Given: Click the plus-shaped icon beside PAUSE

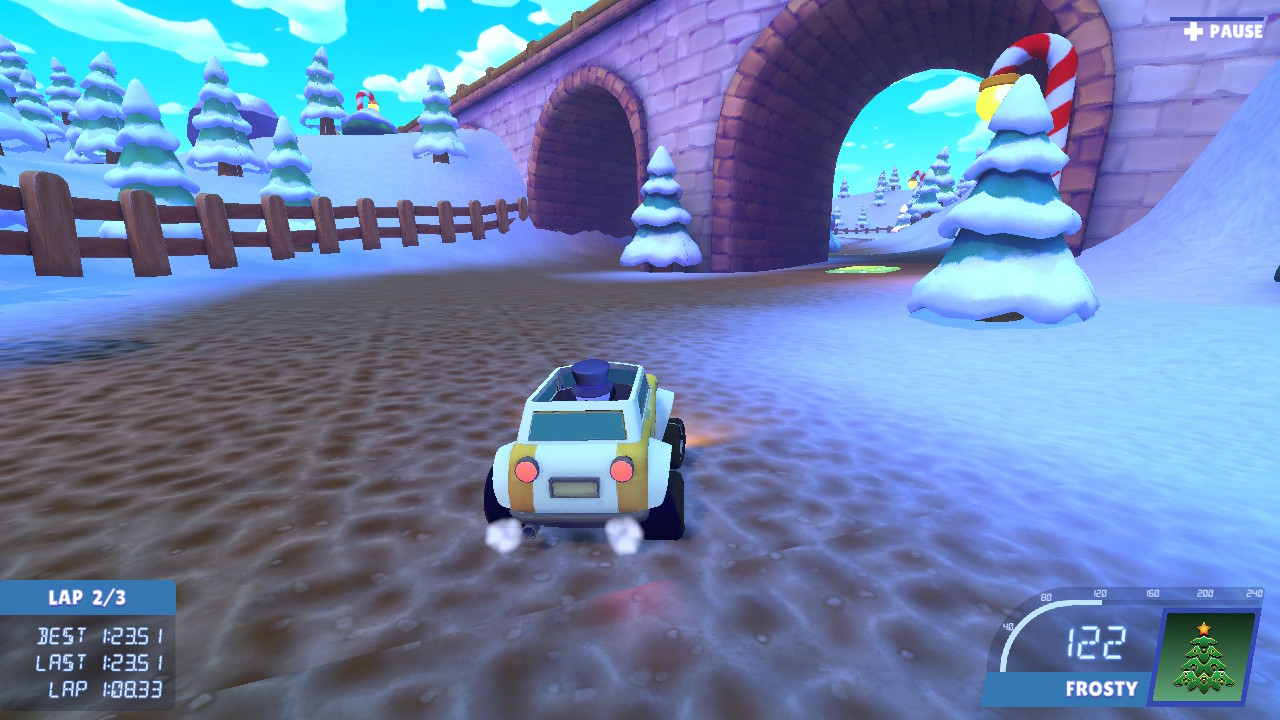Looking at the screenshot, I should 1191,30.
